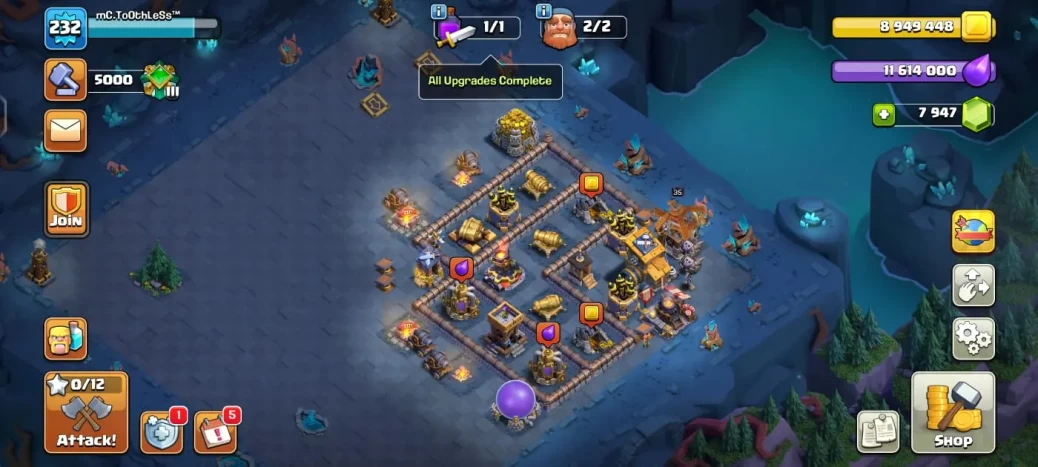1038x467 pixels.
Task: Open the mail inbox envelope
Action: pyautogui.click(x=65, y=130)
